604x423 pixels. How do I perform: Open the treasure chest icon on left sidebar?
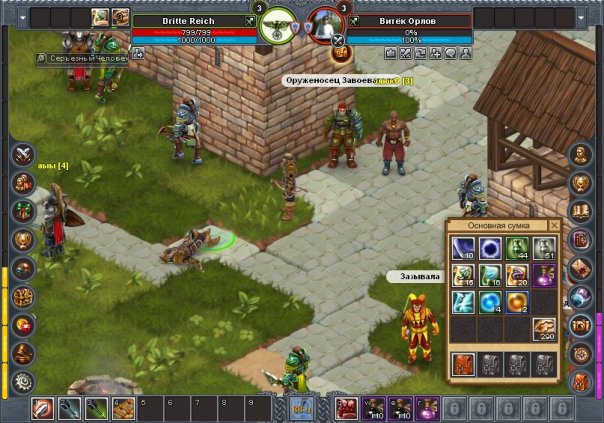(x=23, y=297)
